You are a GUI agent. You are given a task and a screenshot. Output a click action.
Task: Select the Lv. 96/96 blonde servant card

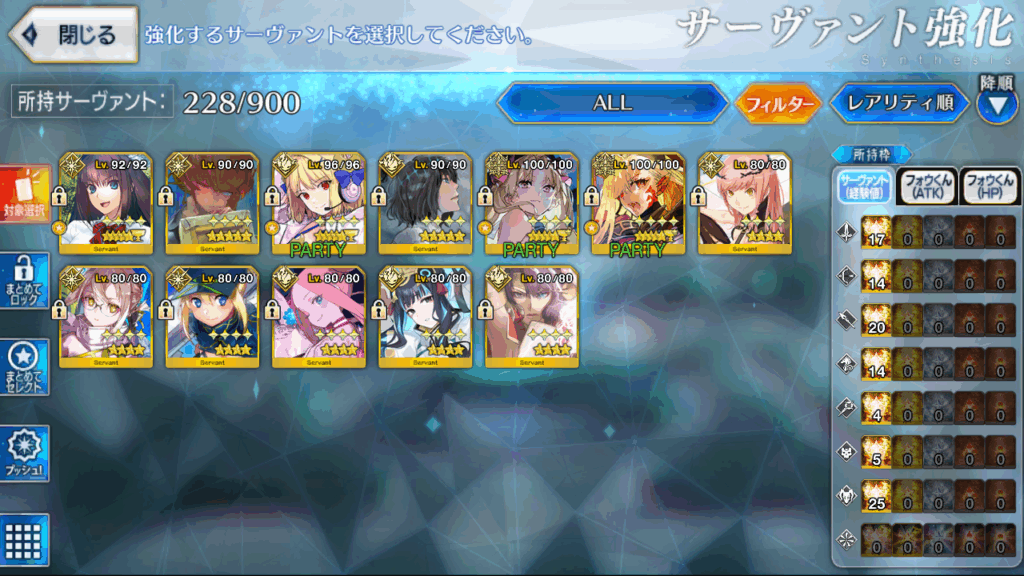(318, 202)
